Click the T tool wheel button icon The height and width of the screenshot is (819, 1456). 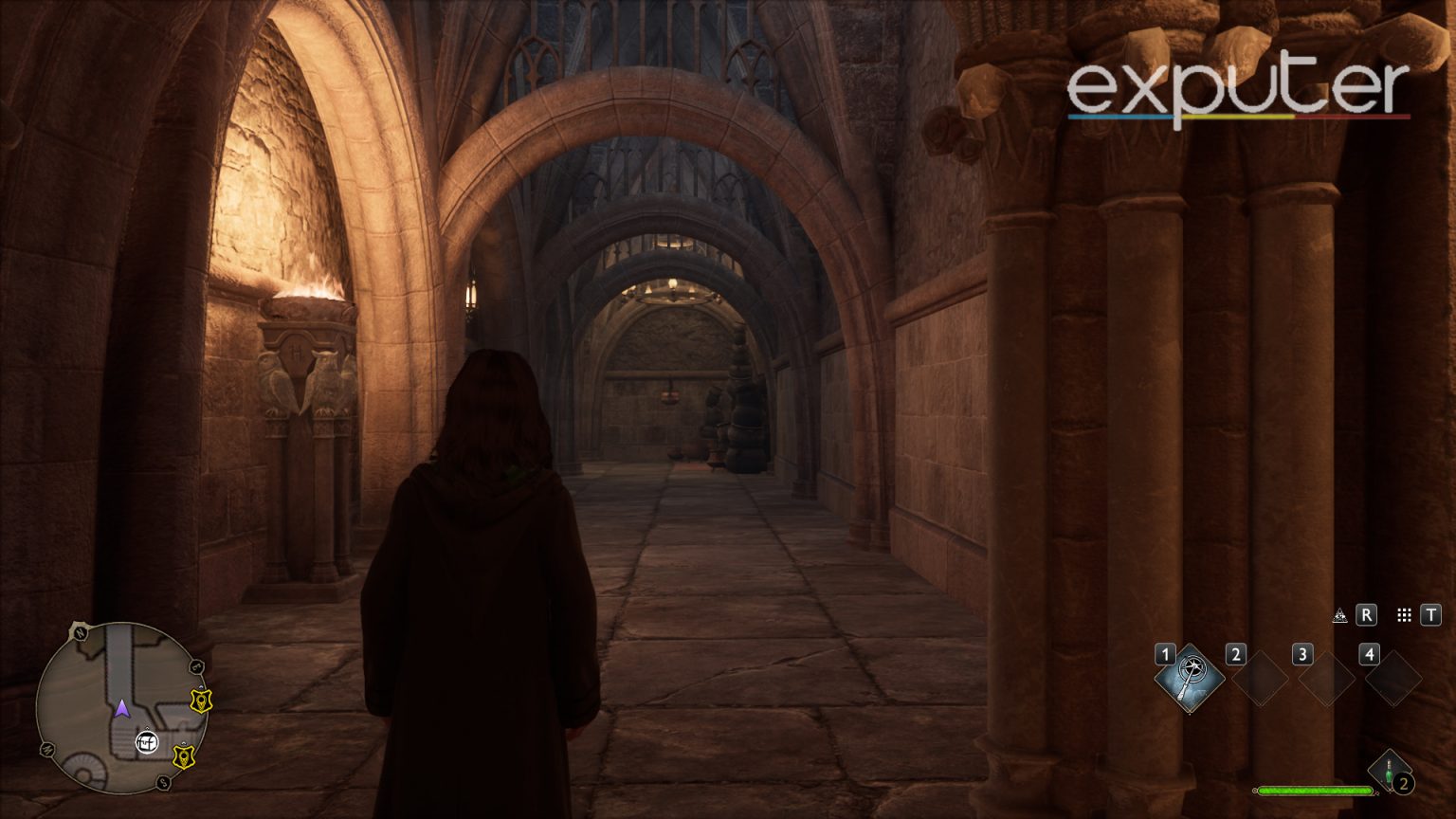[x=1431, y=614]
